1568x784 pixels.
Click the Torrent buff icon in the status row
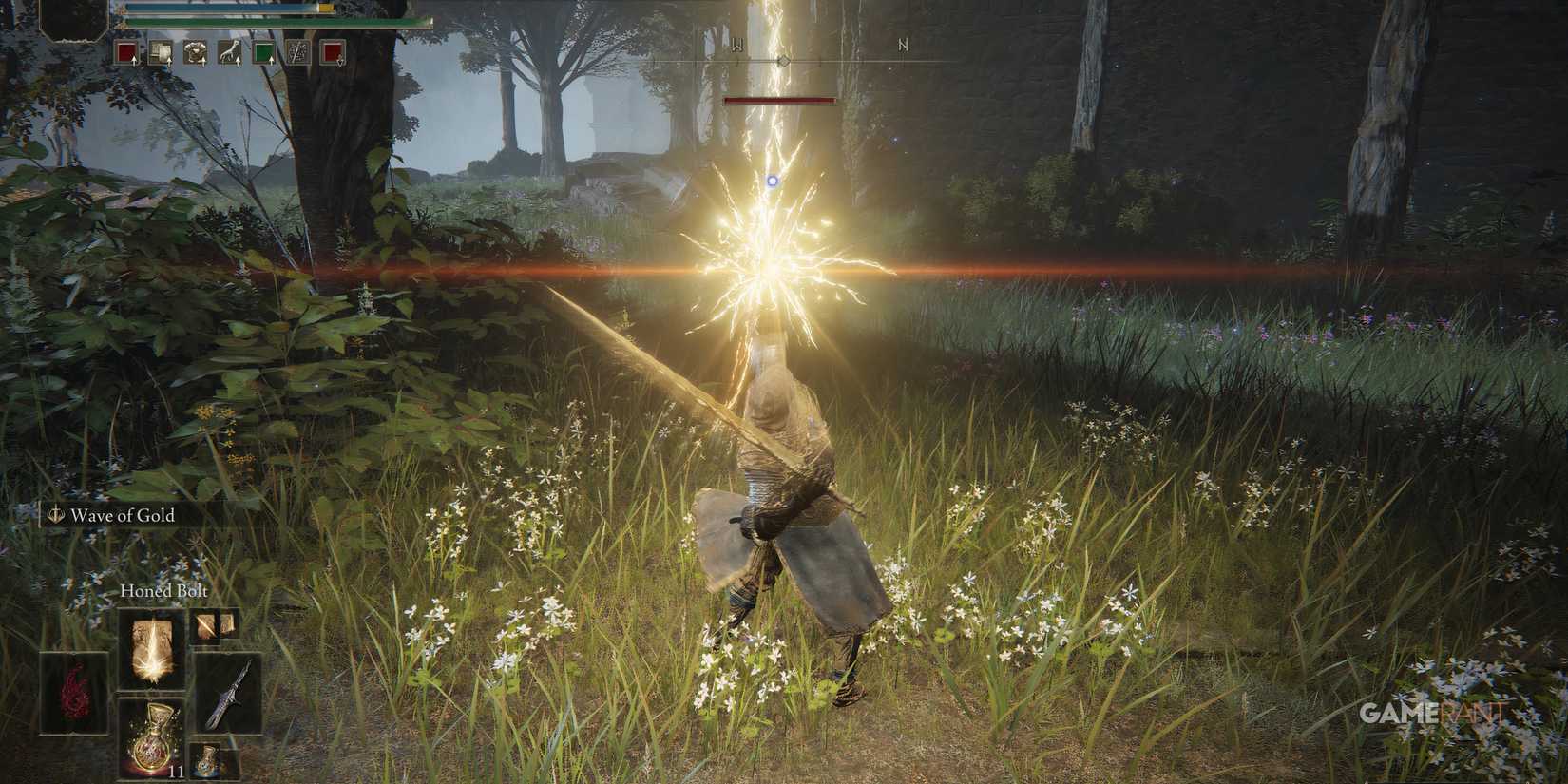(231, 52)
